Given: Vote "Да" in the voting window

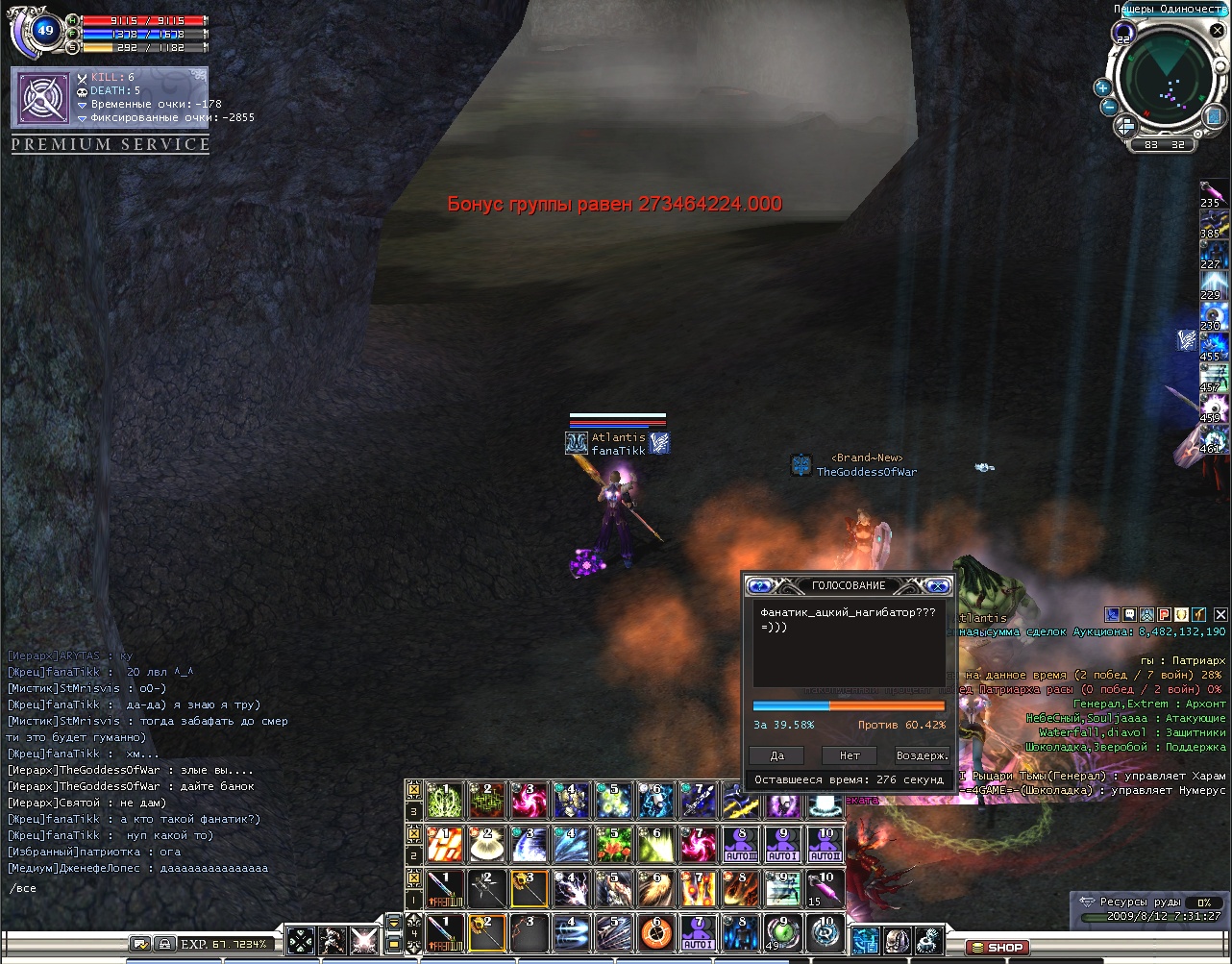Looking at the screenshot, I should [776, 755].
